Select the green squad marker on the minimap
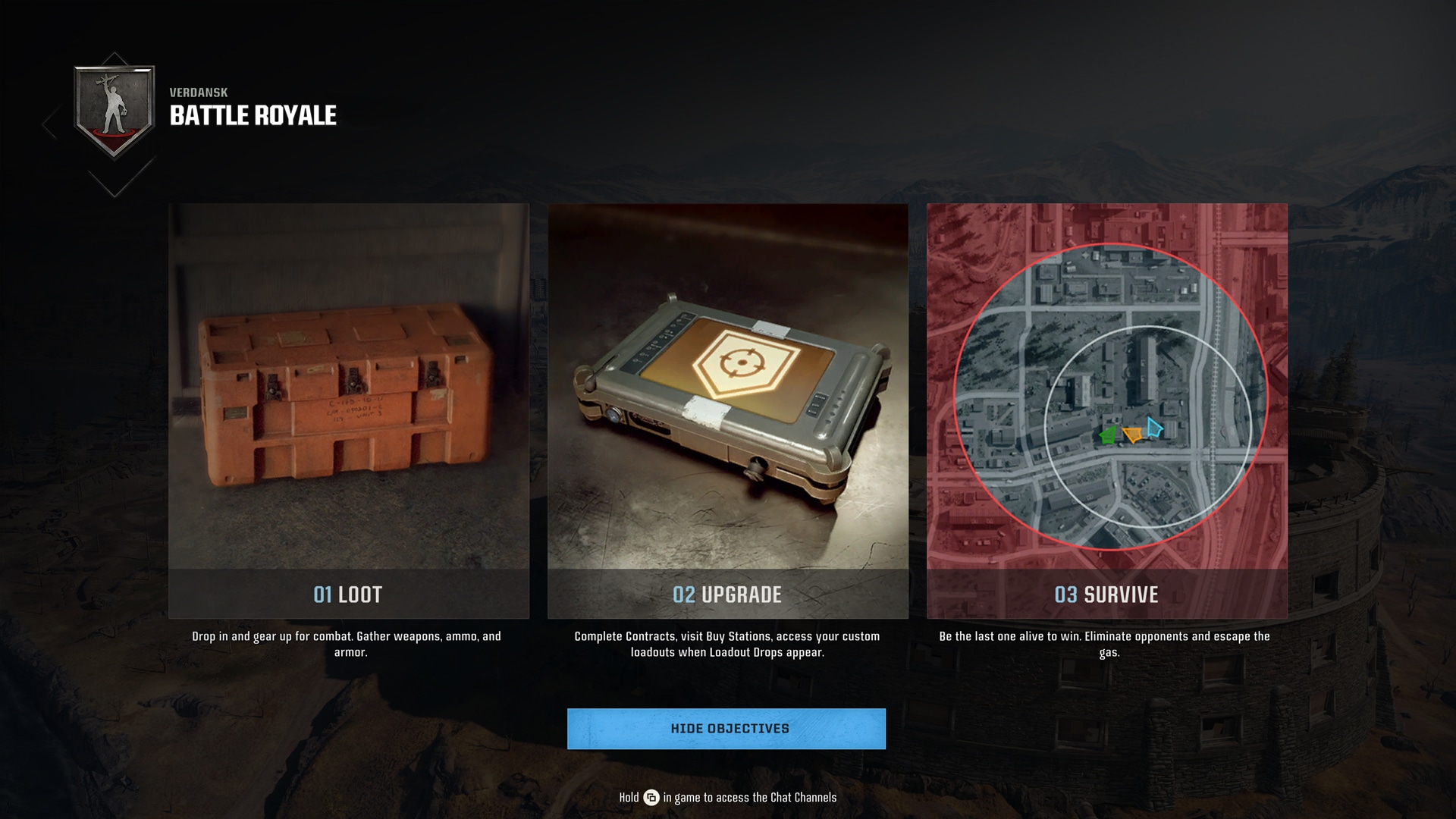Screen dimensions: 1456x819 coord(1107,435)
